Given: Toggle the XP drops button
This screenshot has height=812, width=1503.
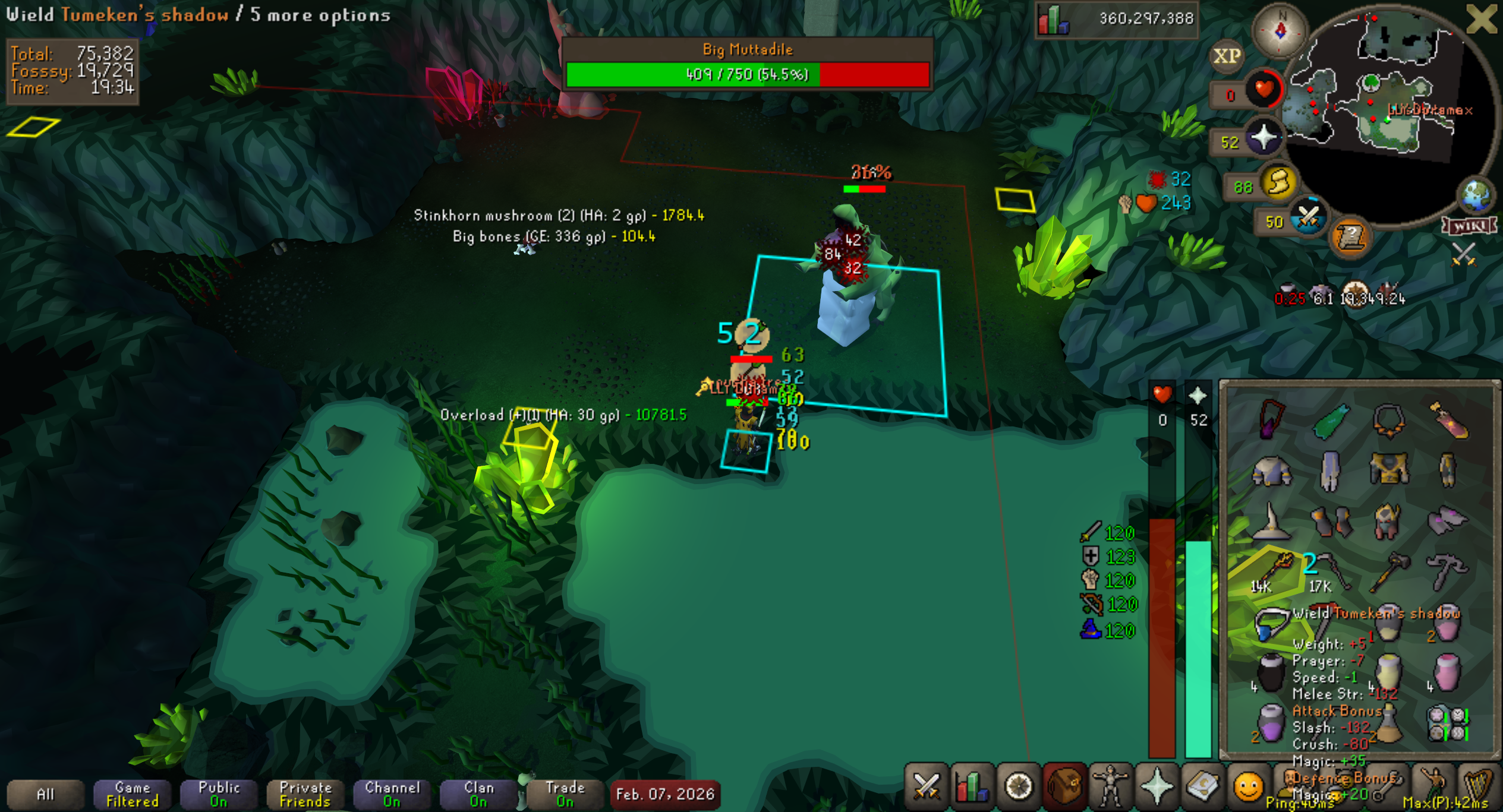Looking at the screenshot, I should click(x=1227, y=56).
